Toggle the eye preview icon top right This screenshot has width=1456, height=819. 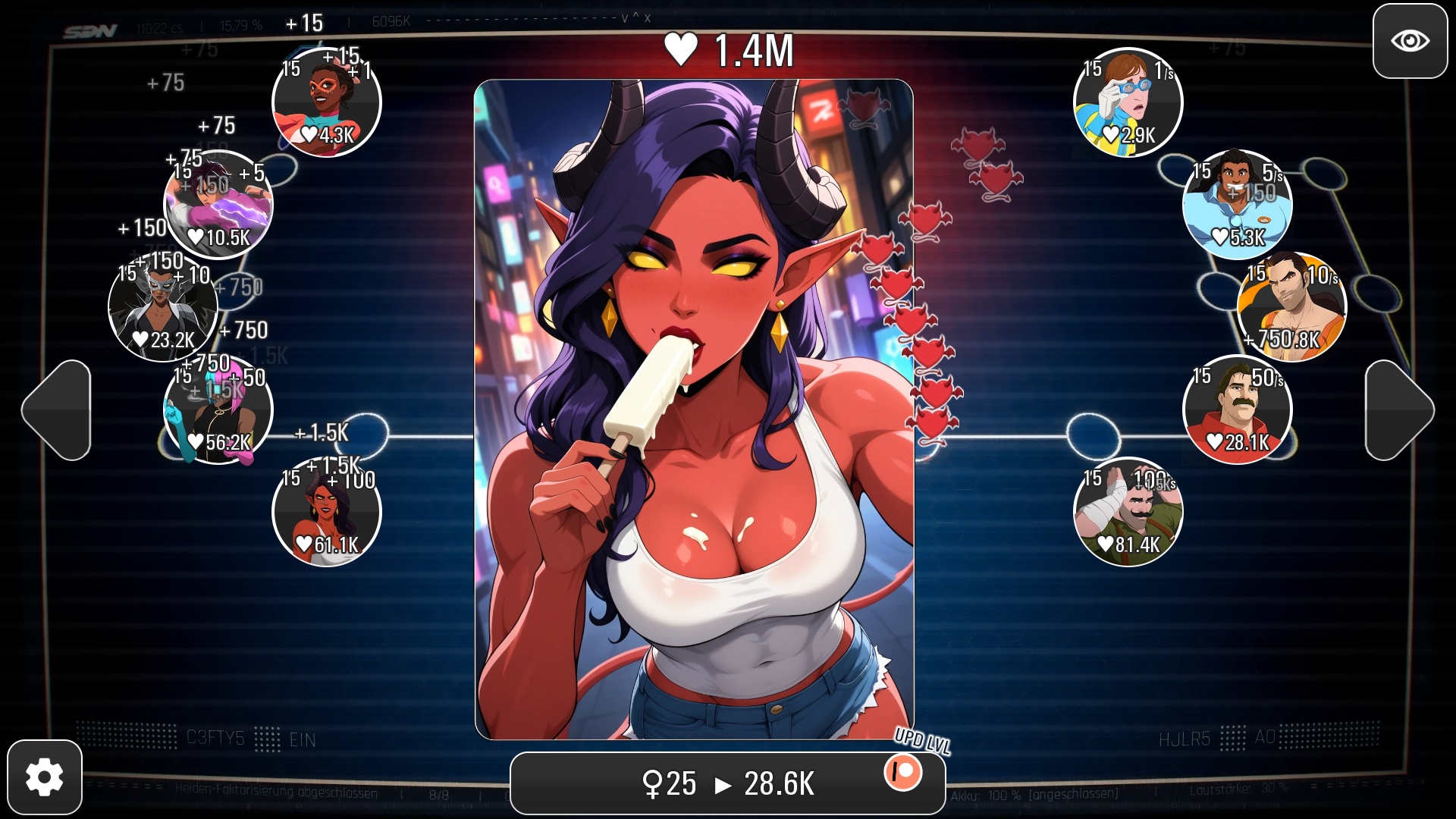point(1409,42)
